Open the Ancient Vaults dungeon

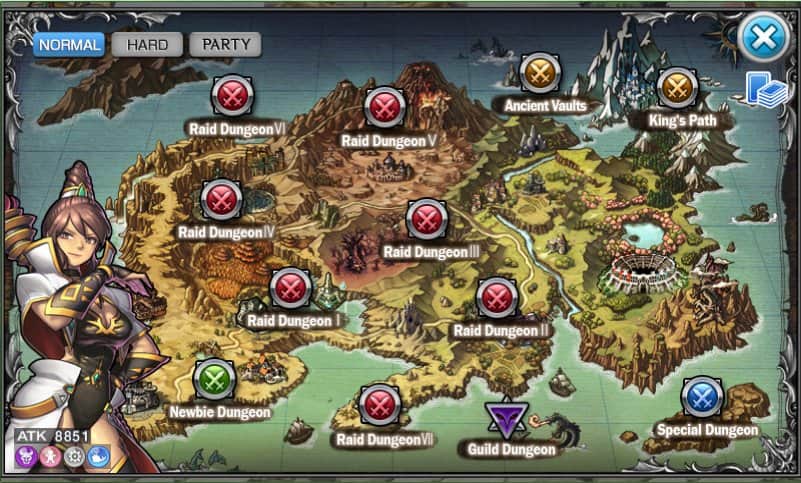coord(540,72)
